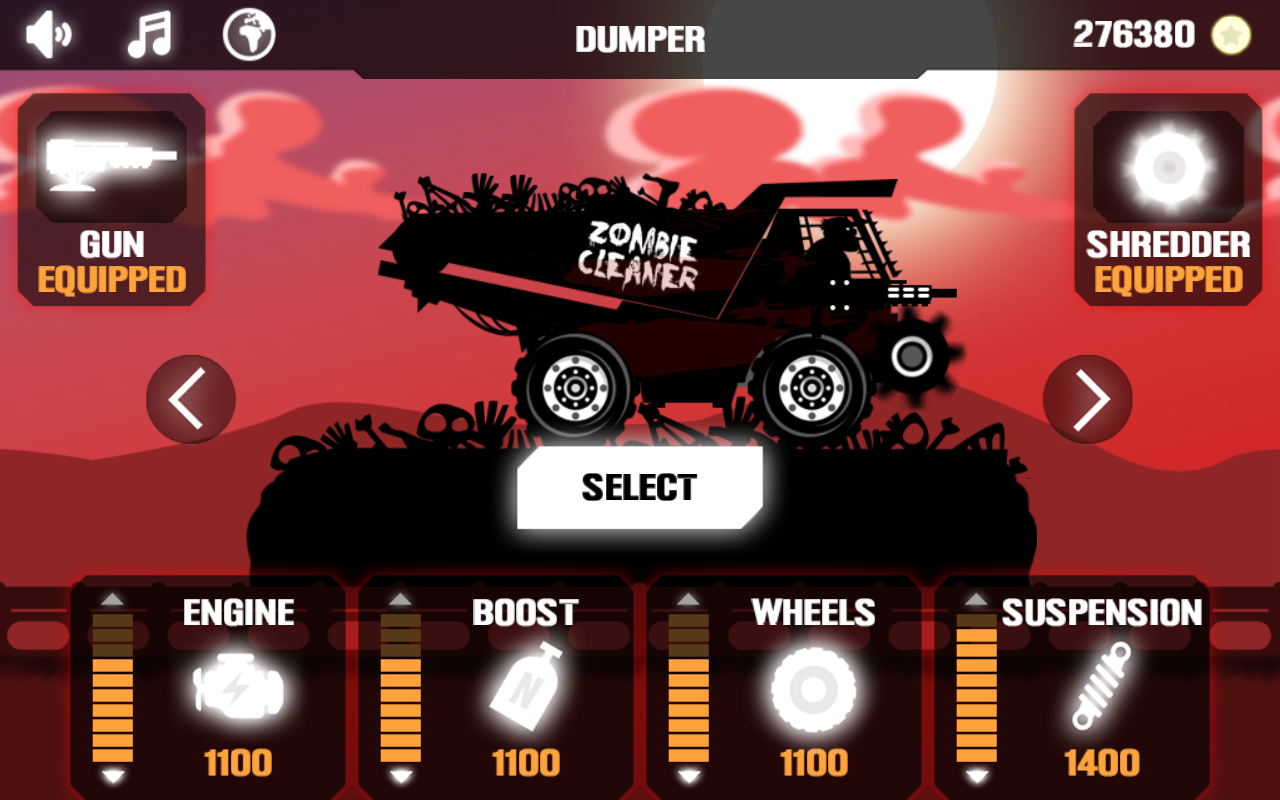Click the Wheels tire icon

point(810,690)
